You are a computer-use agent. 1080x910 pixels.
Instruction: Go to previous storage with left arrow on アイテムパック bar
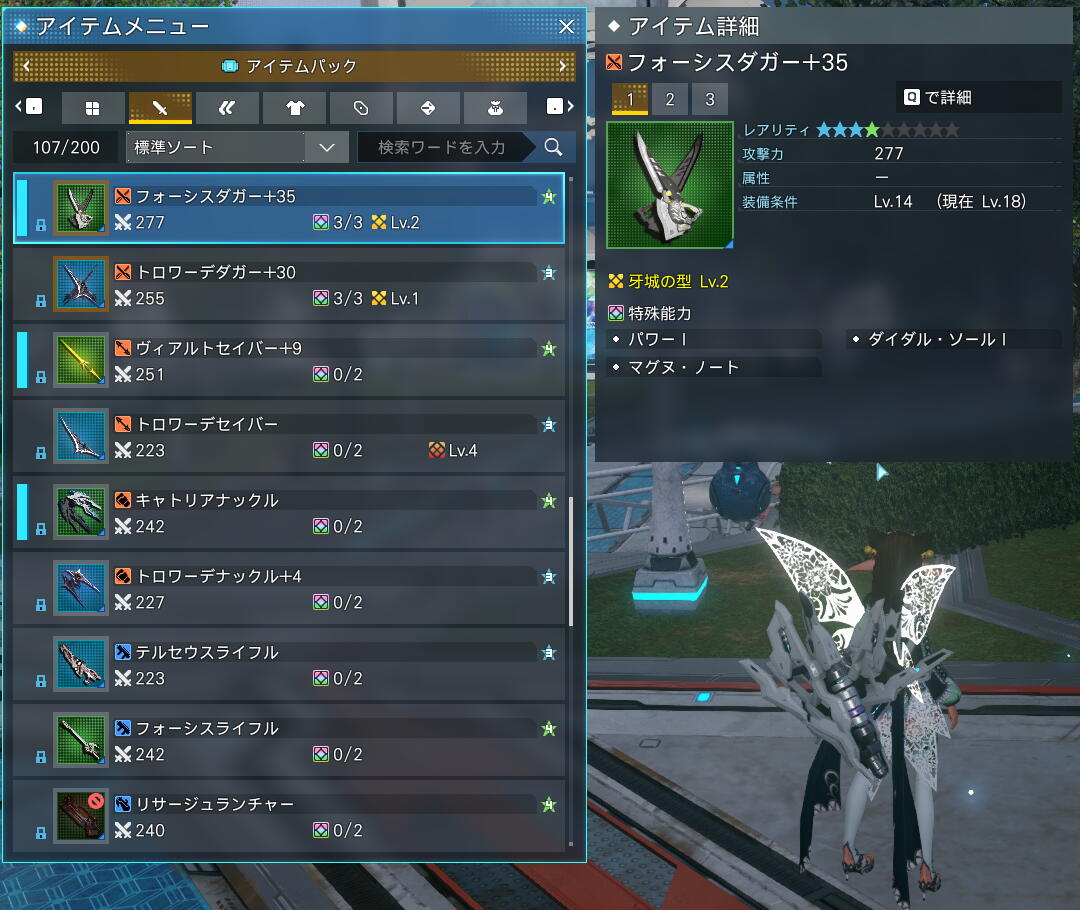[26, 67]
